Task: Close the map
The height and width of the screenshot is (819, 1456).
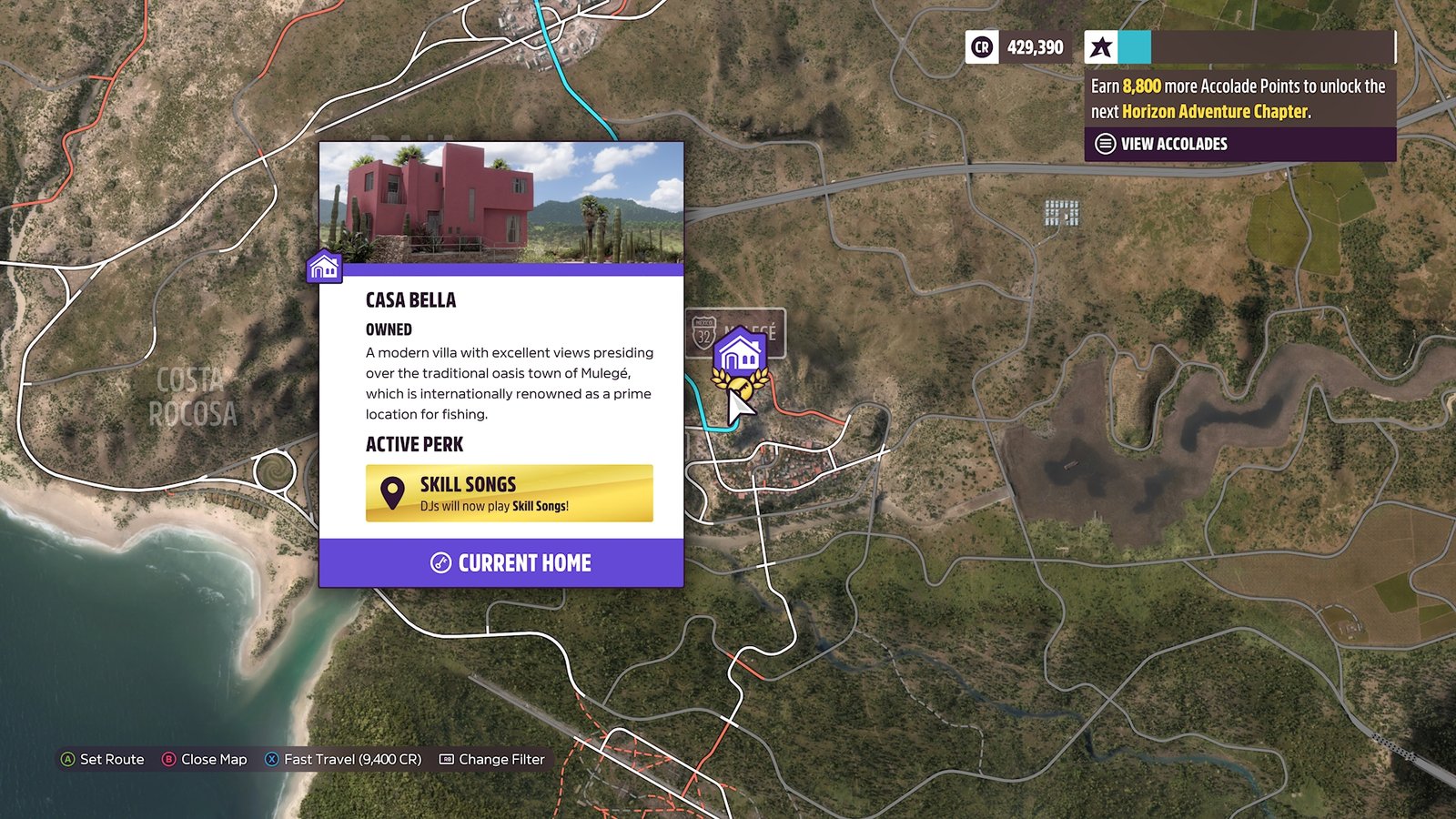Action: pos(205,759)
